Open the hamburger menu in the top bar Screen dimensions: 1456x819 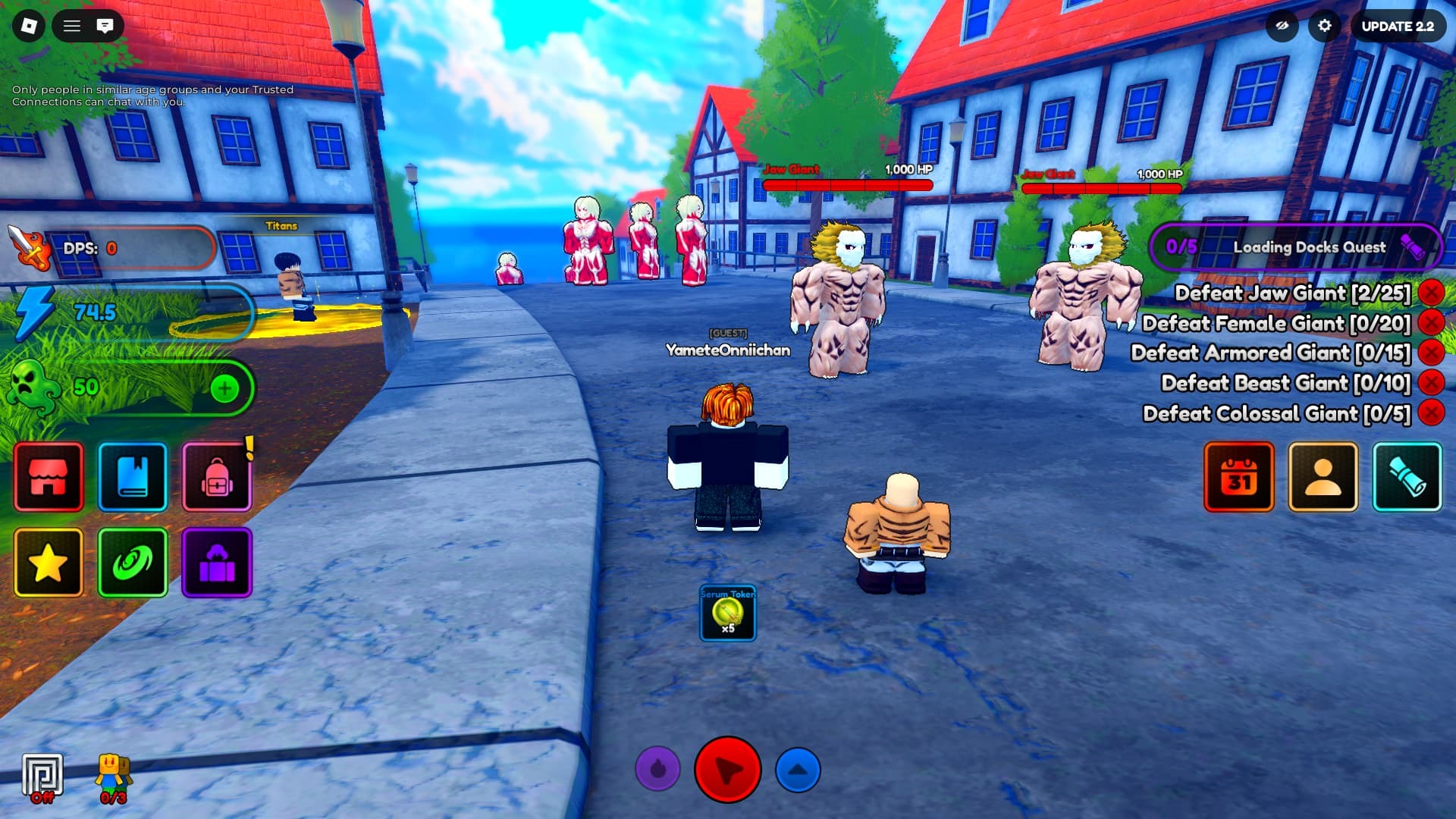72,27
